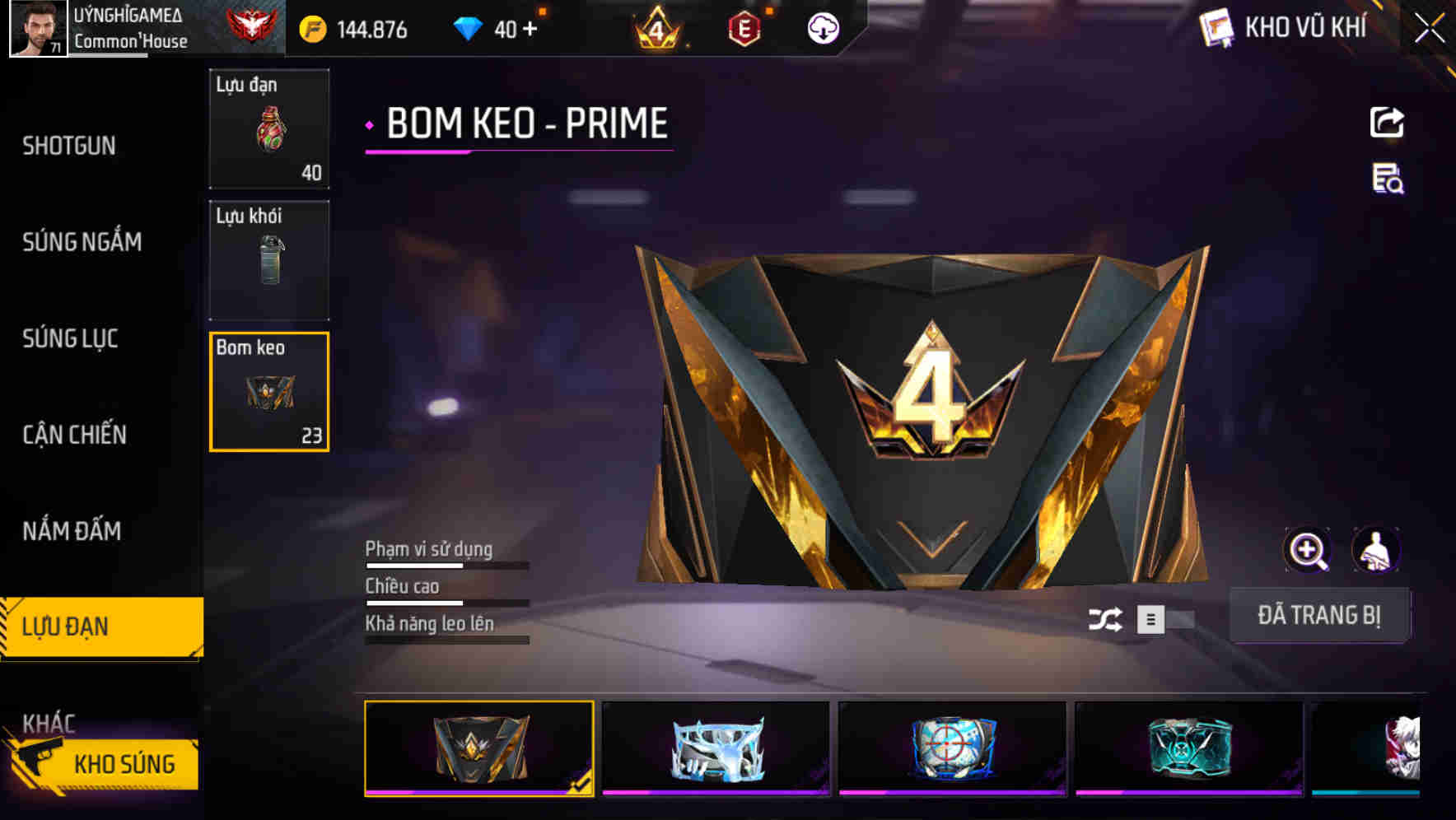Open the share options icon
This screenshot has width=1456, height=820.
point(1388,122)
